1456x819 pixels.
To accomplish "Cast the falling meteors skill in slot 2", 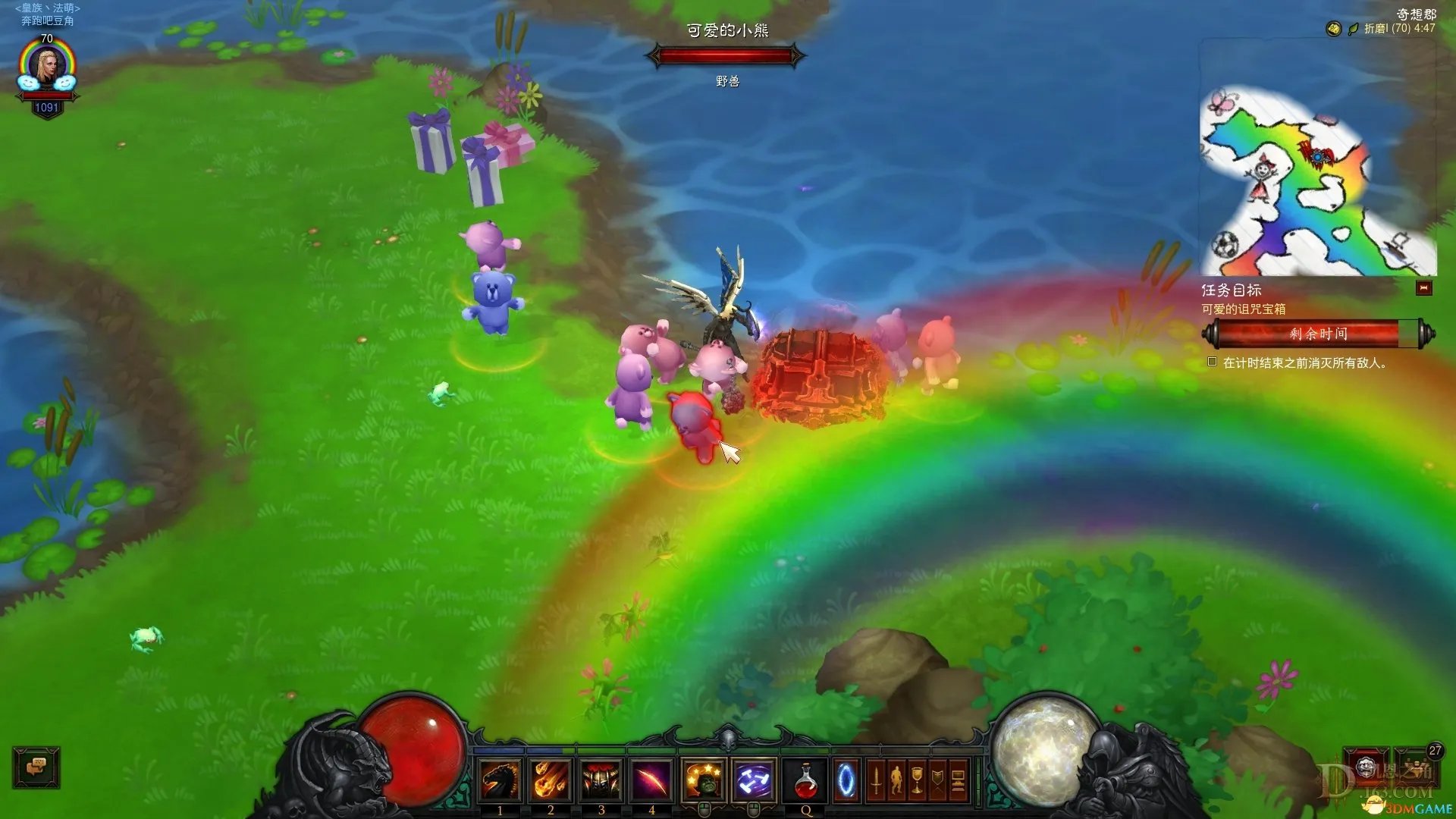I will [x=551, y=780].
